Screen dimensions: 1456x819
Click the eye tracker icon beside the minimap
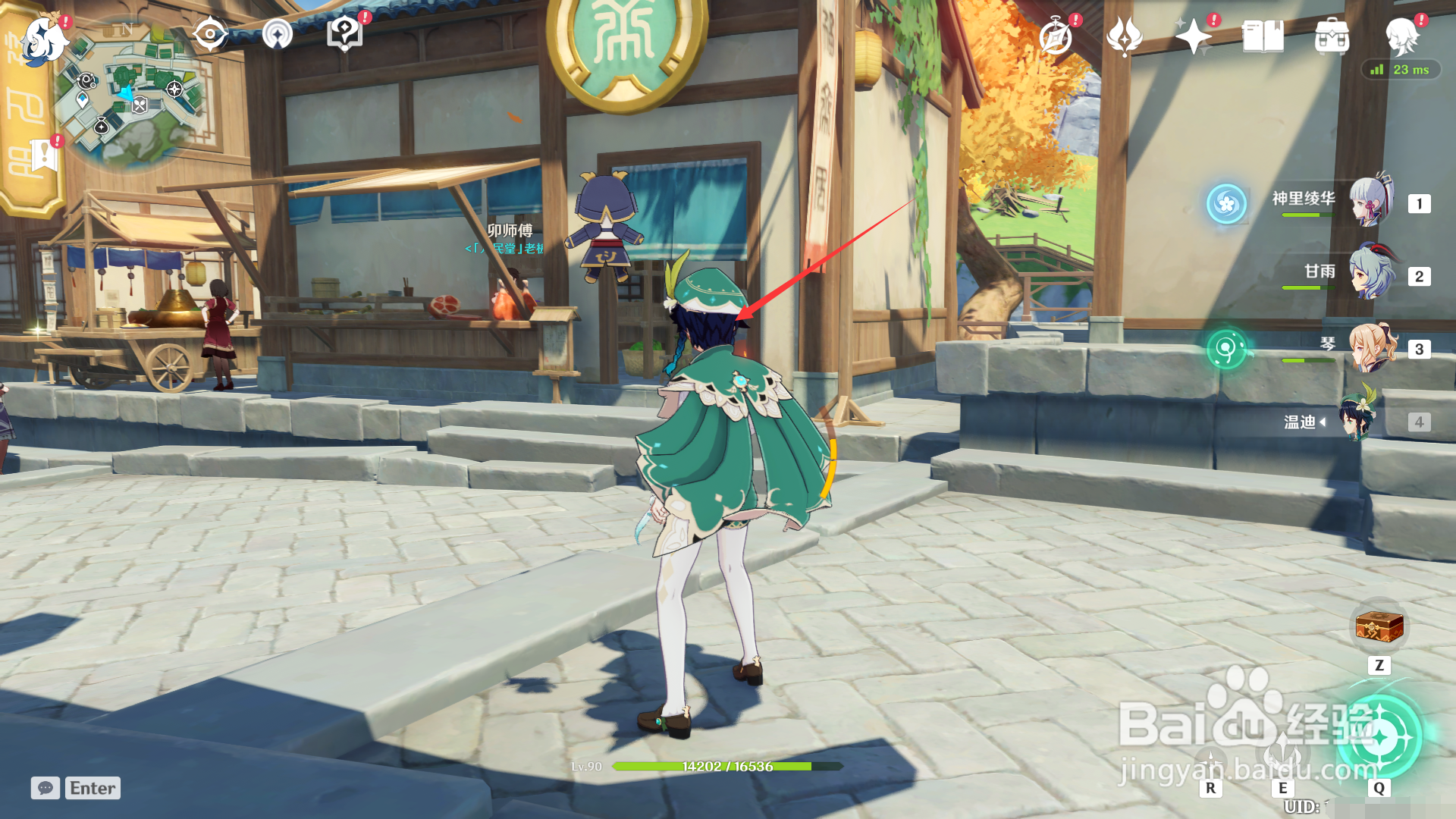209,33
